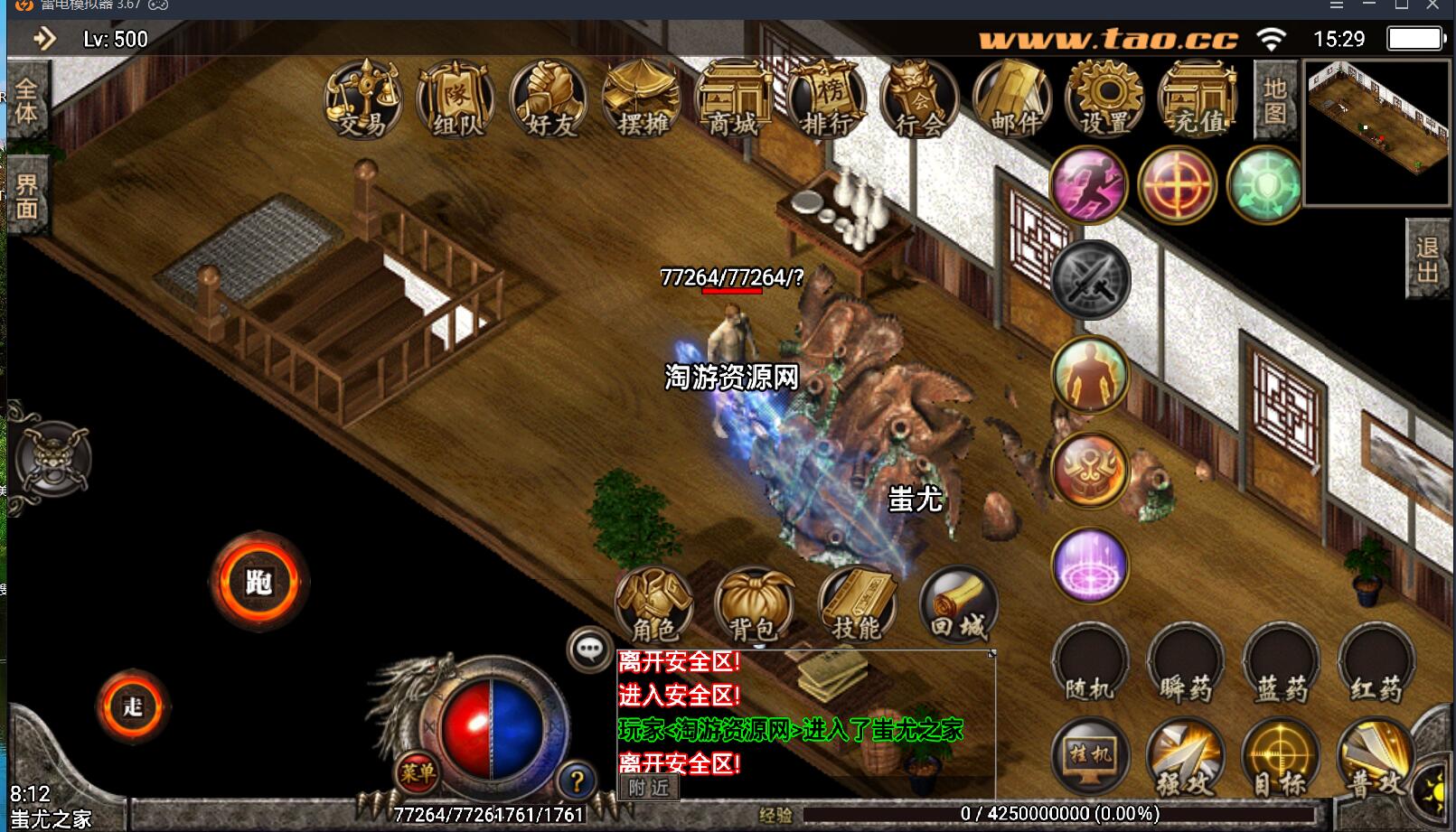The image size is (1456, 832).
Task: Open the 地图 map button
Action: [x=1274, y=100]
